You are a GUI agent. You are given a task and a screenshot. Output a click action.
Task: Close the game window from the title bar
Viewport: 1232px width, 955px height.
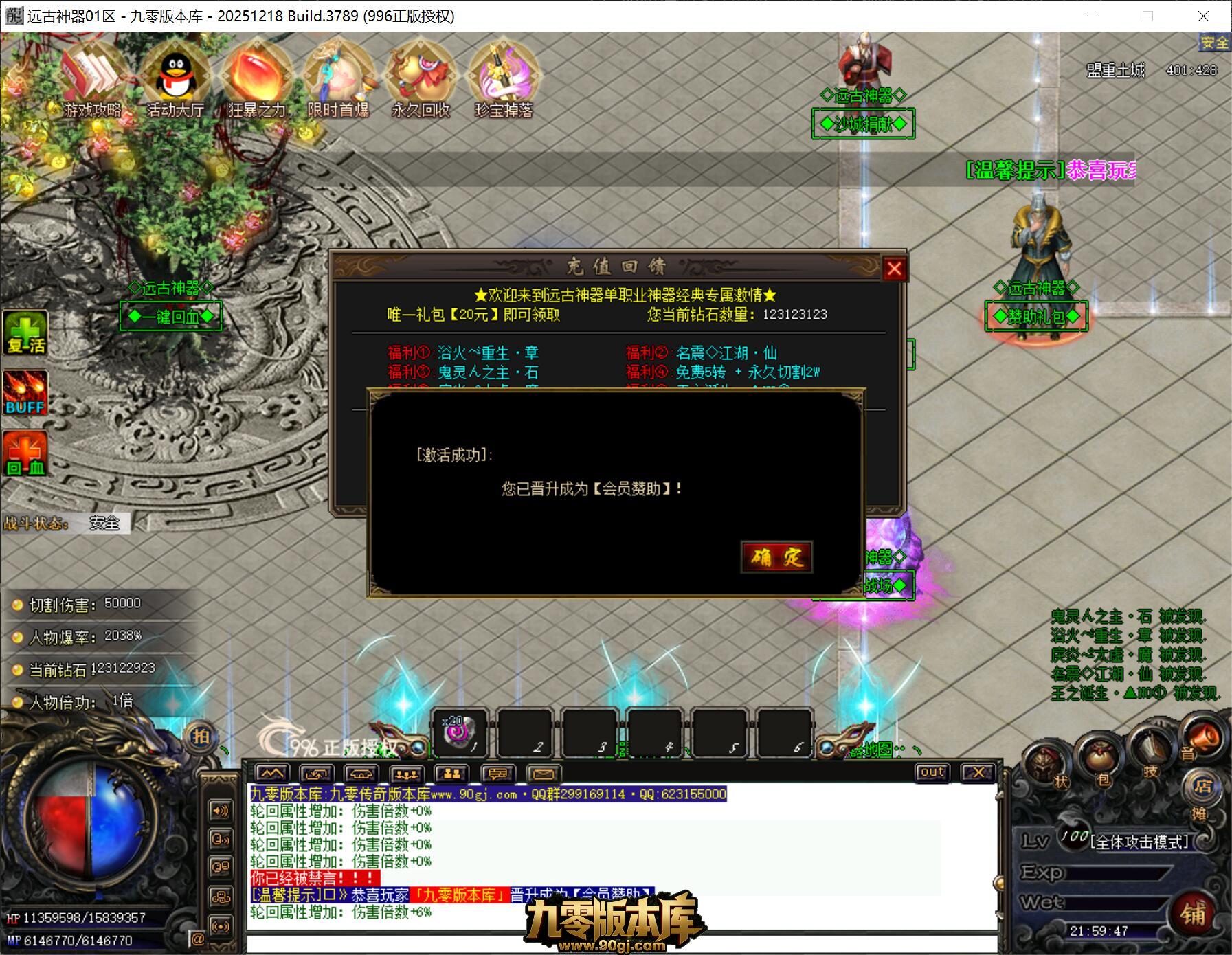[x=1203, y=16]
